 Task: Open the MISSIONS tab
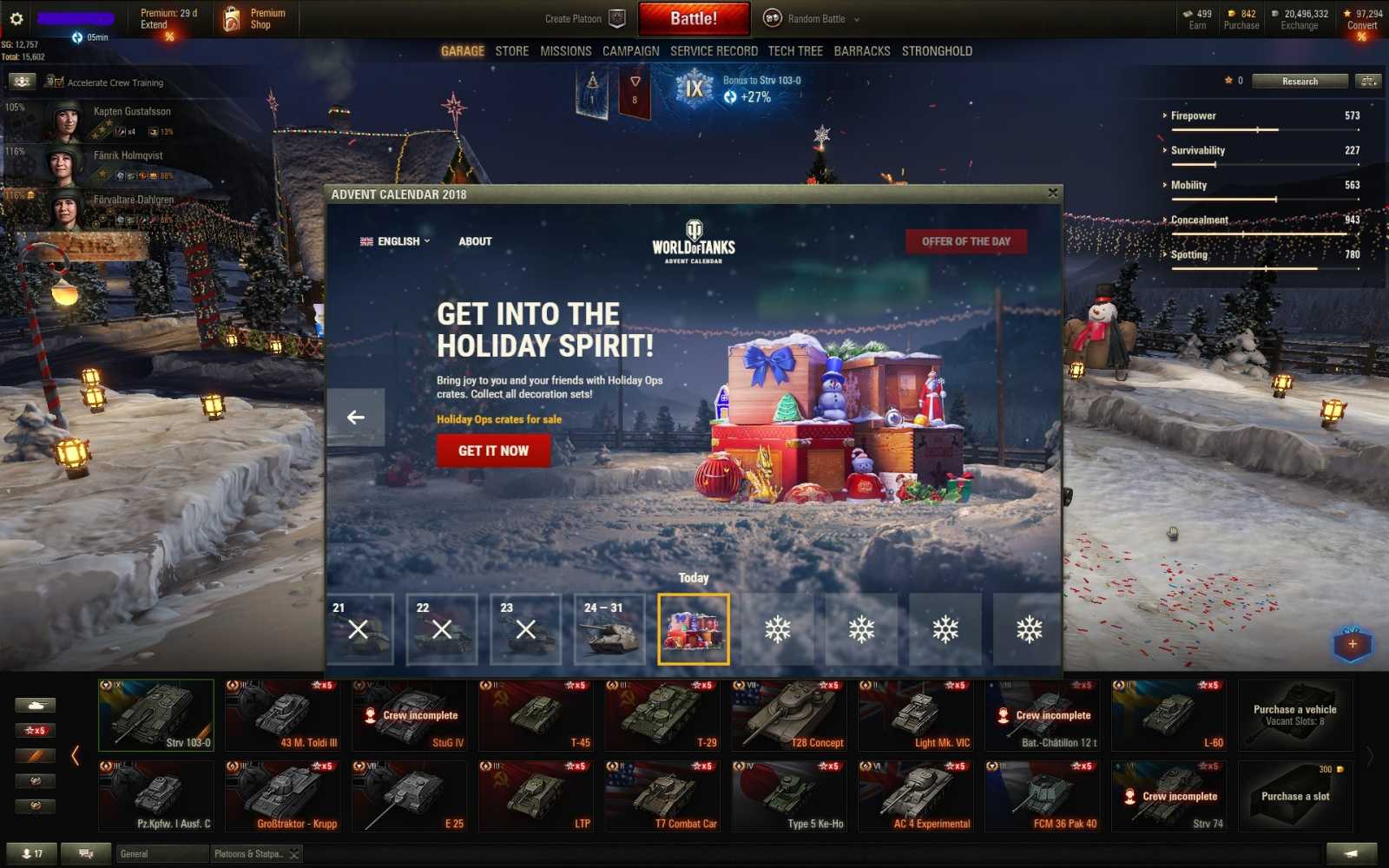(x=565, y=50)
